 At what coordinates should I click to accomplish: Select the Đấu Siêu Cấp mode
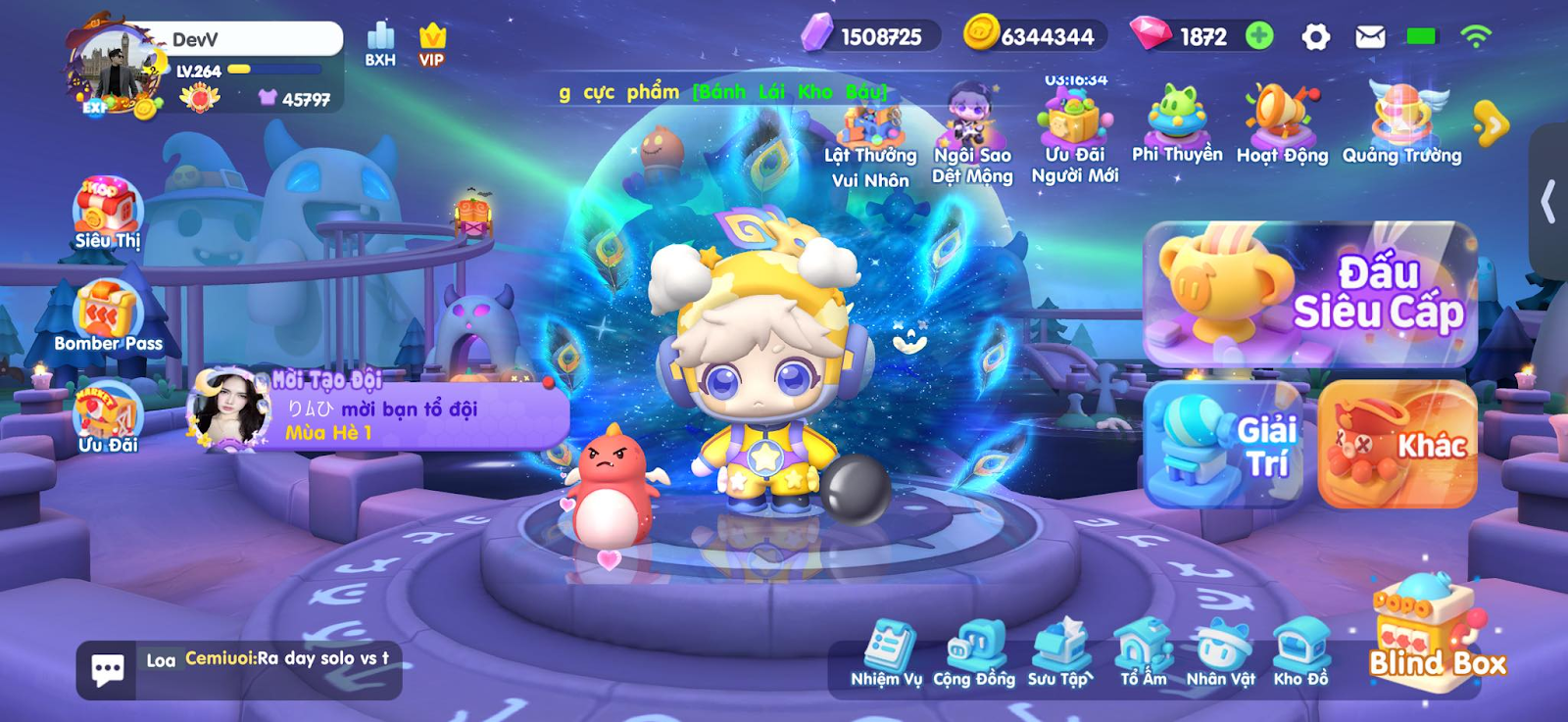[x=1310, y=294]
